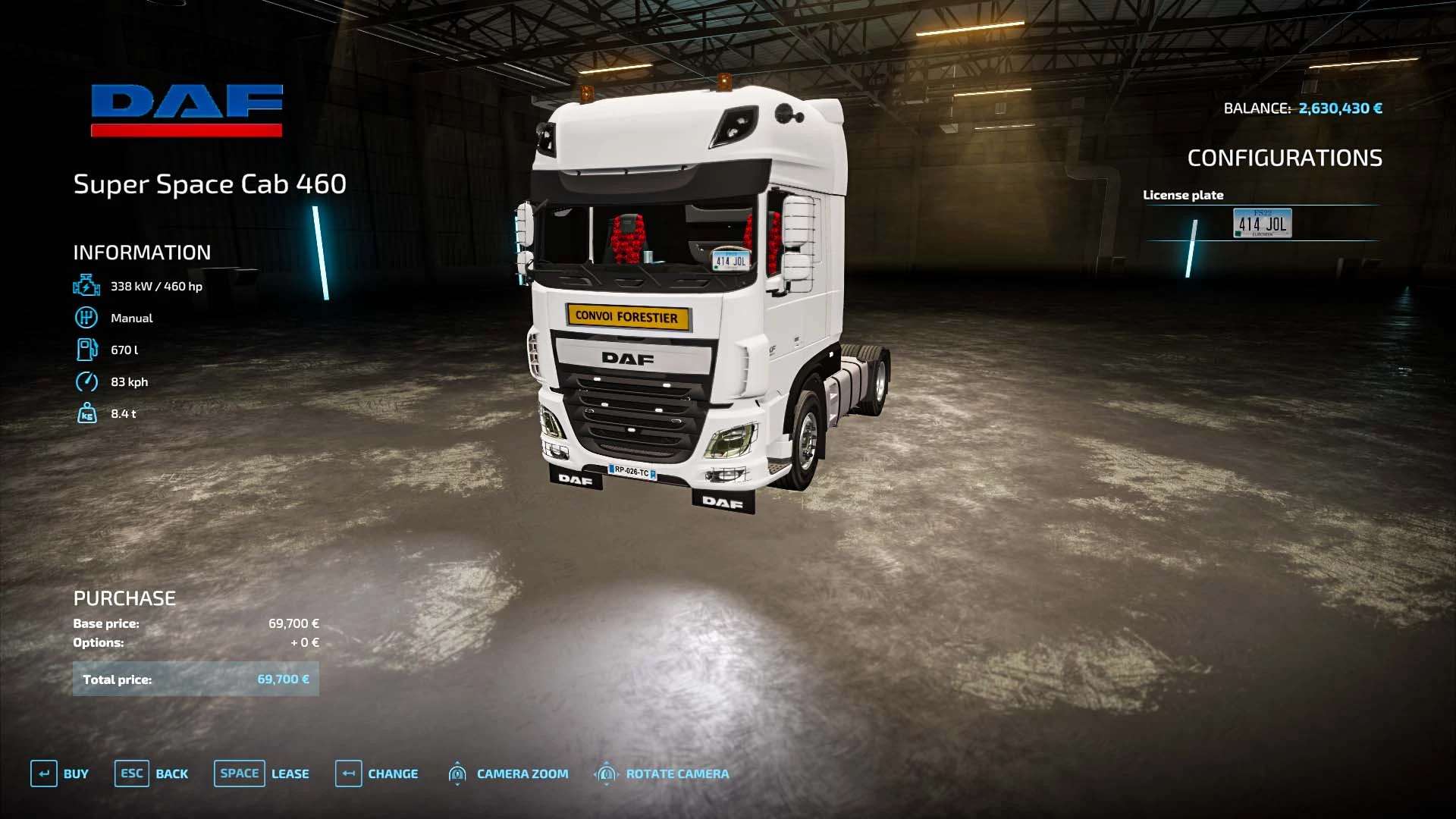The width and height of the screenshot is (1456, 819).
Task: Choose the Lease option
Action: (262, 773)
